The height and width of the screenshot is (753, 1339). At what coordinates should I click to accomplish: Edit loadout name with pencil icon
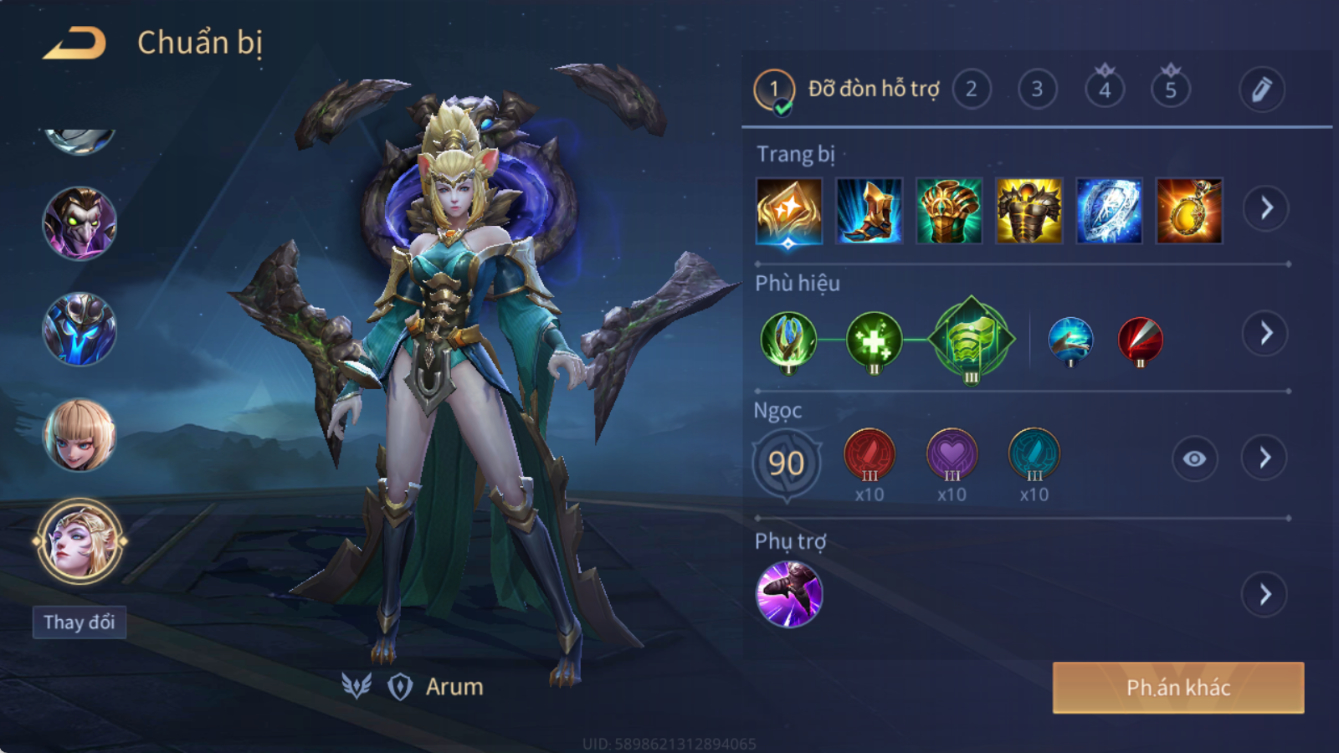tap(1261, 90)
